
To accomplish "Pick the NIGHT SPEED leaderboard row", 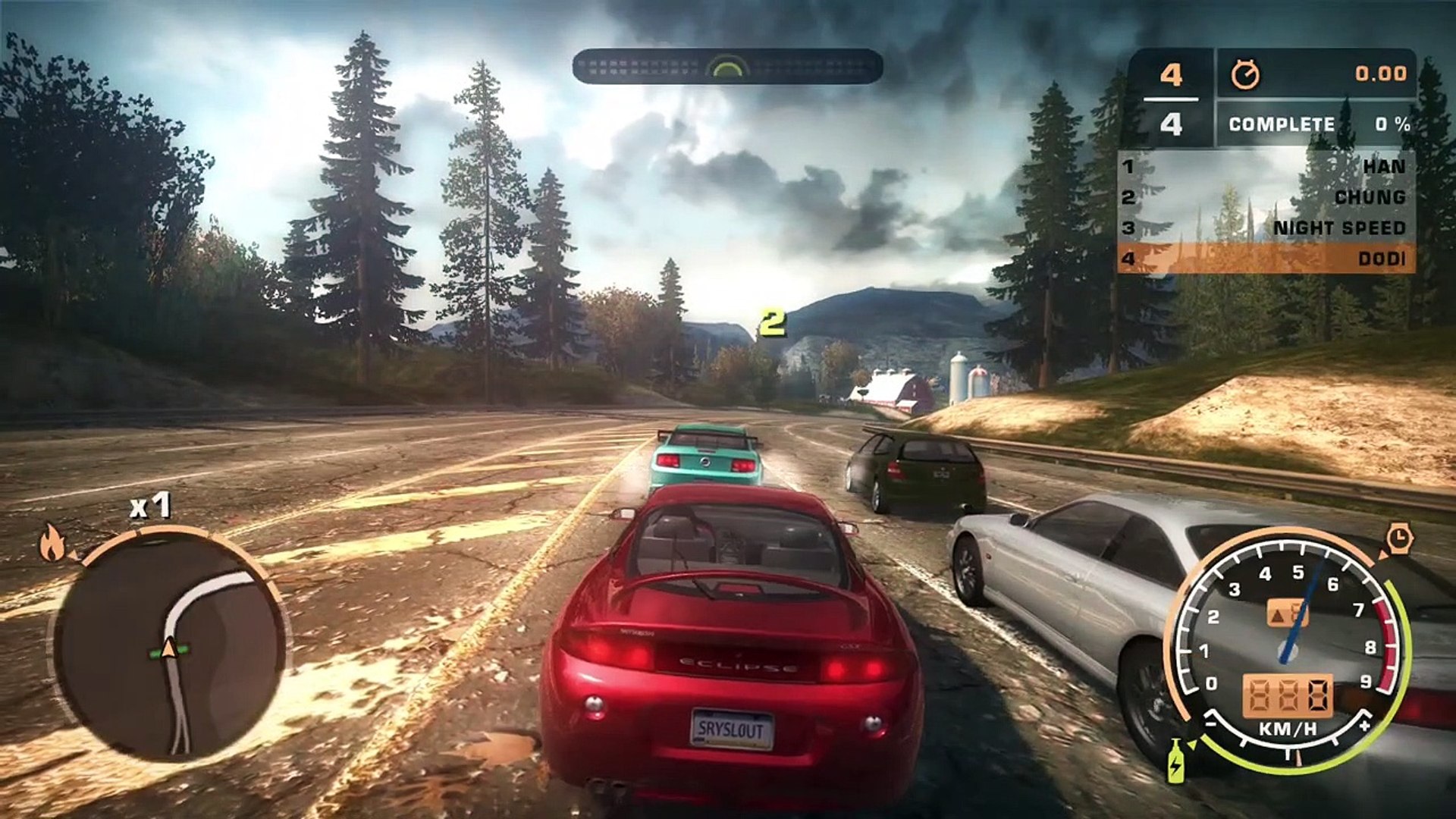I will click(1265, 227).
